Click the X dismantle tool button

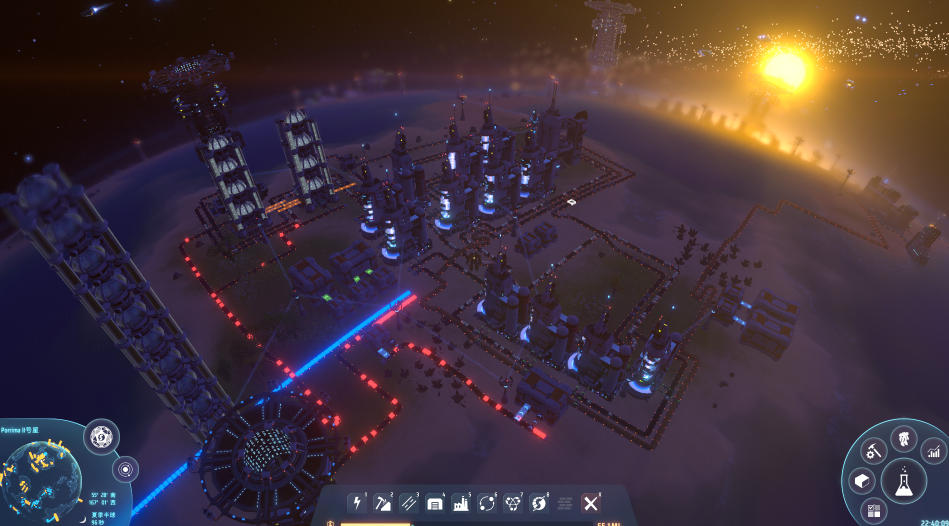tap(591, 503)
